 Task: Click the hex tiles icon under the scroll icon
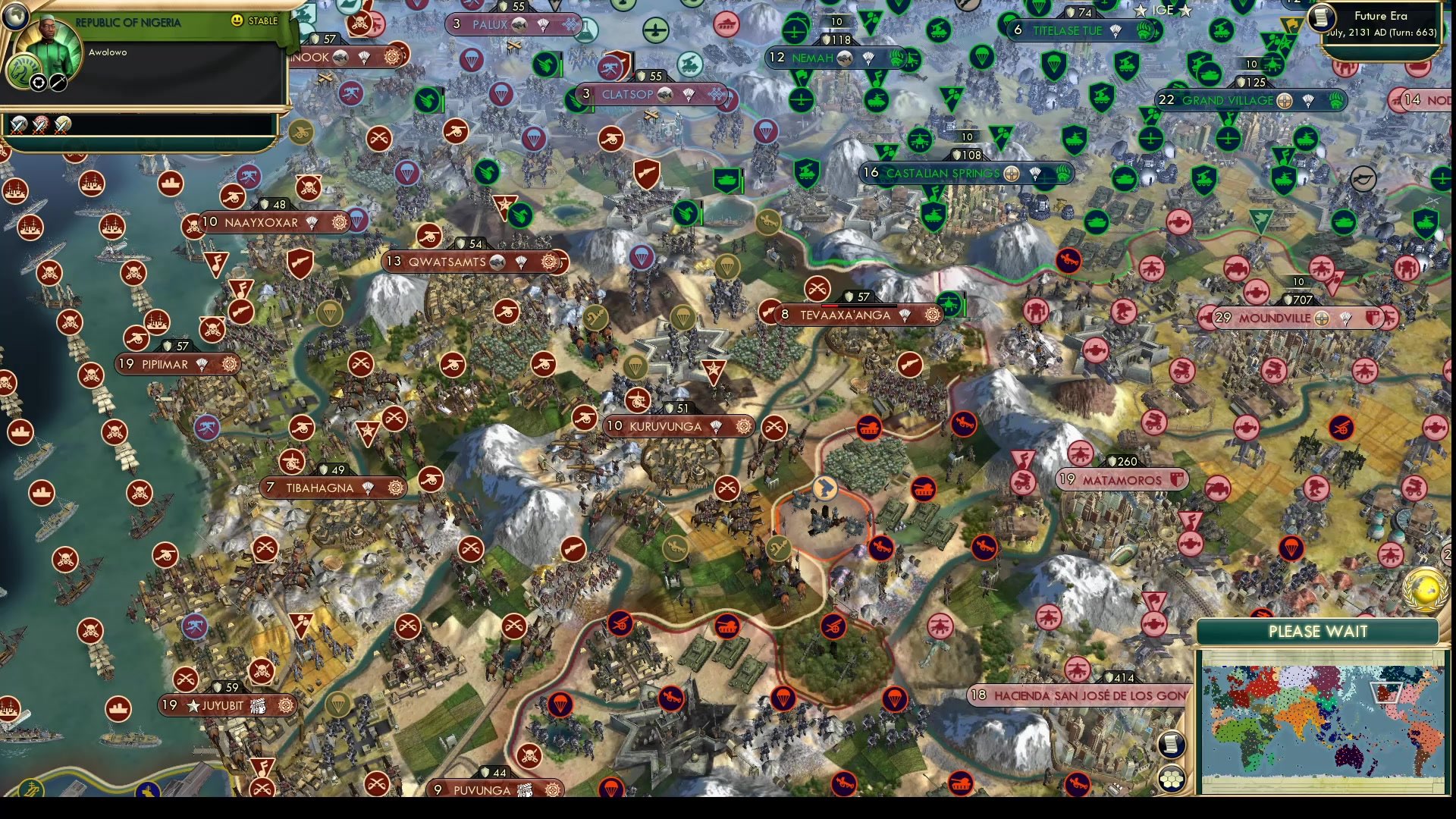[x=1172, y=779]
